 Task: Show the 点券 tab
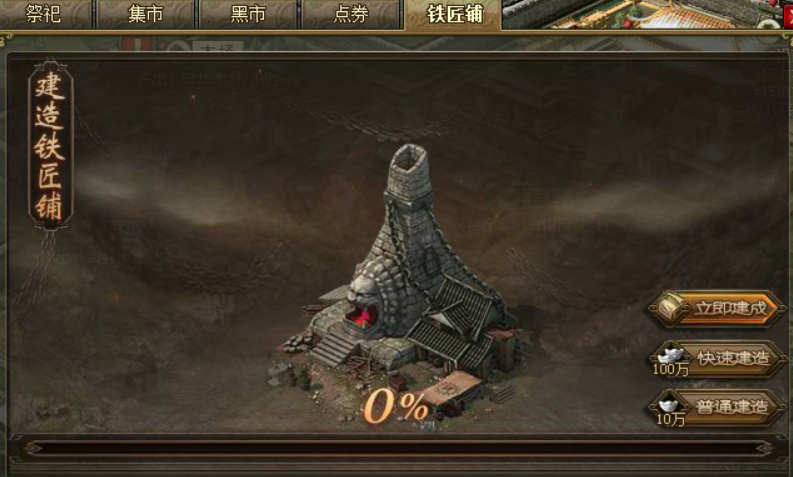[x=350, y=14]
